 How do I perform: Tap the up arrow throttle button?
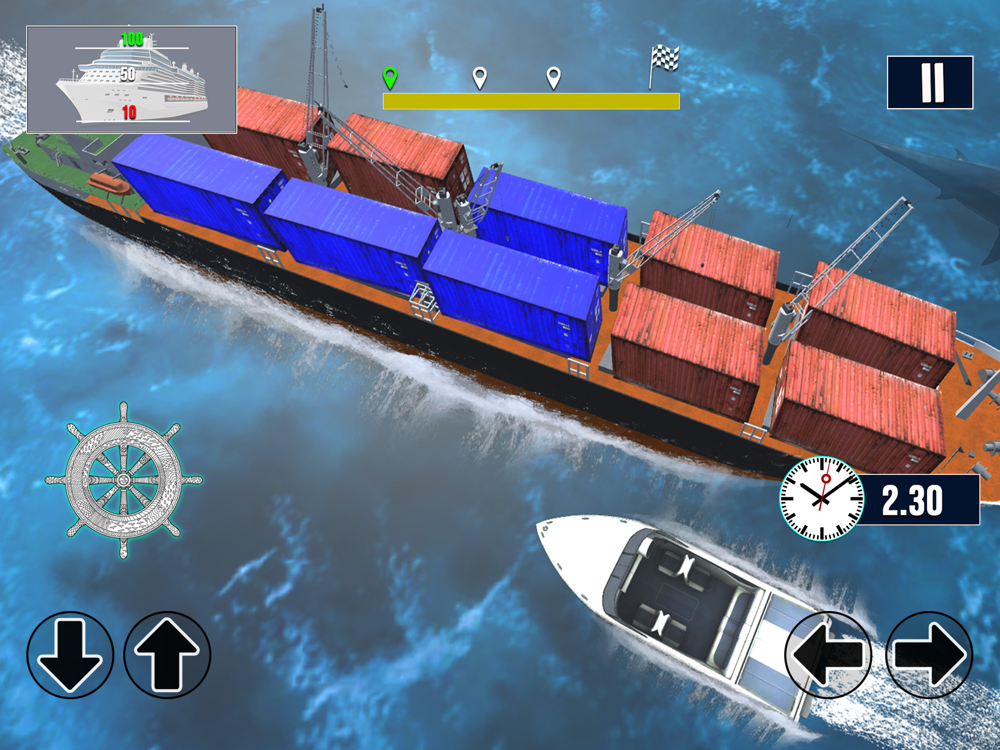click(x=167, y=655)
